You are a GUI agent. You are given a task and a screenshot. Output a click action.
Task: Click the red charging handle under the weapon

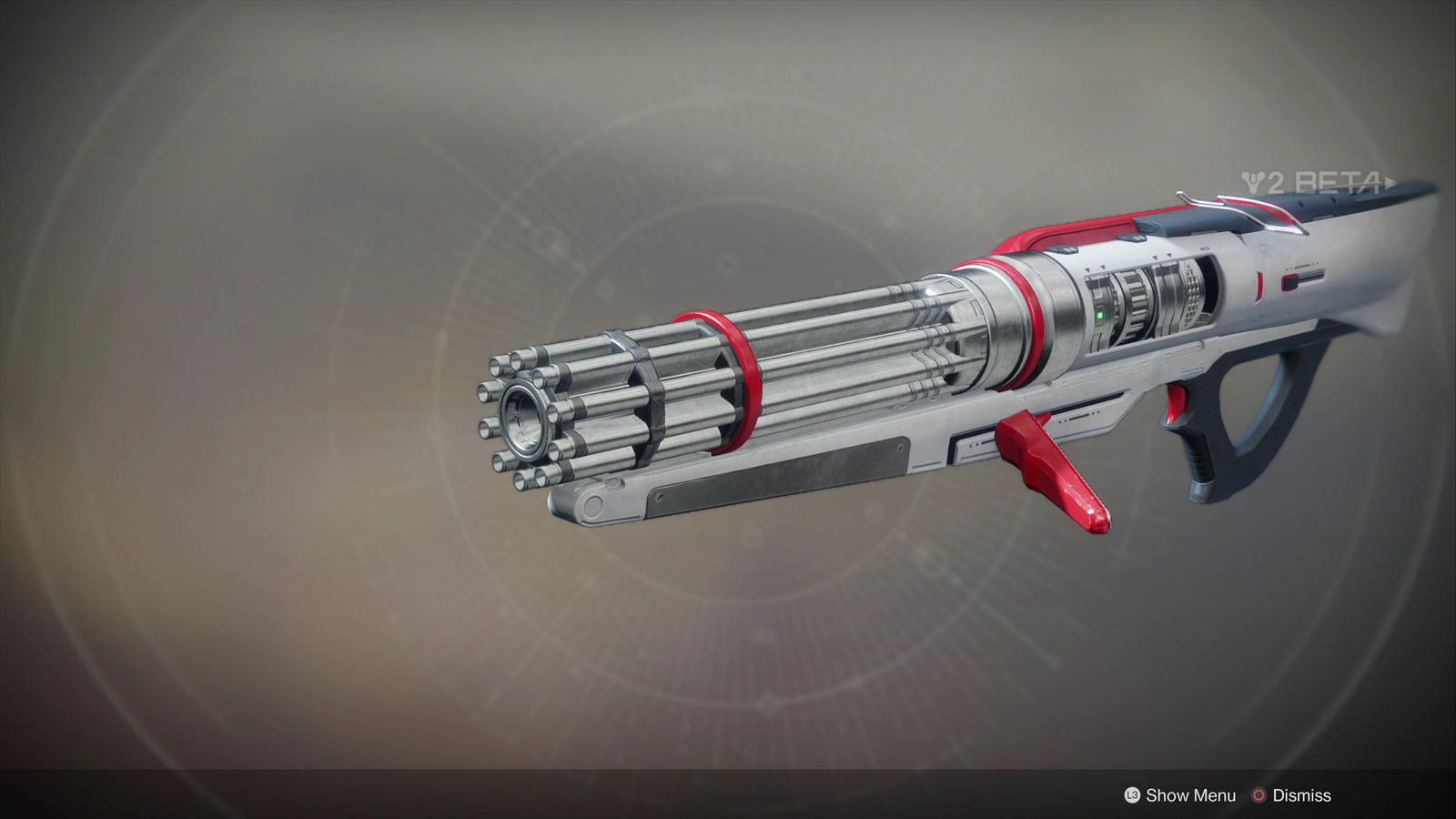pos(1046,464)
